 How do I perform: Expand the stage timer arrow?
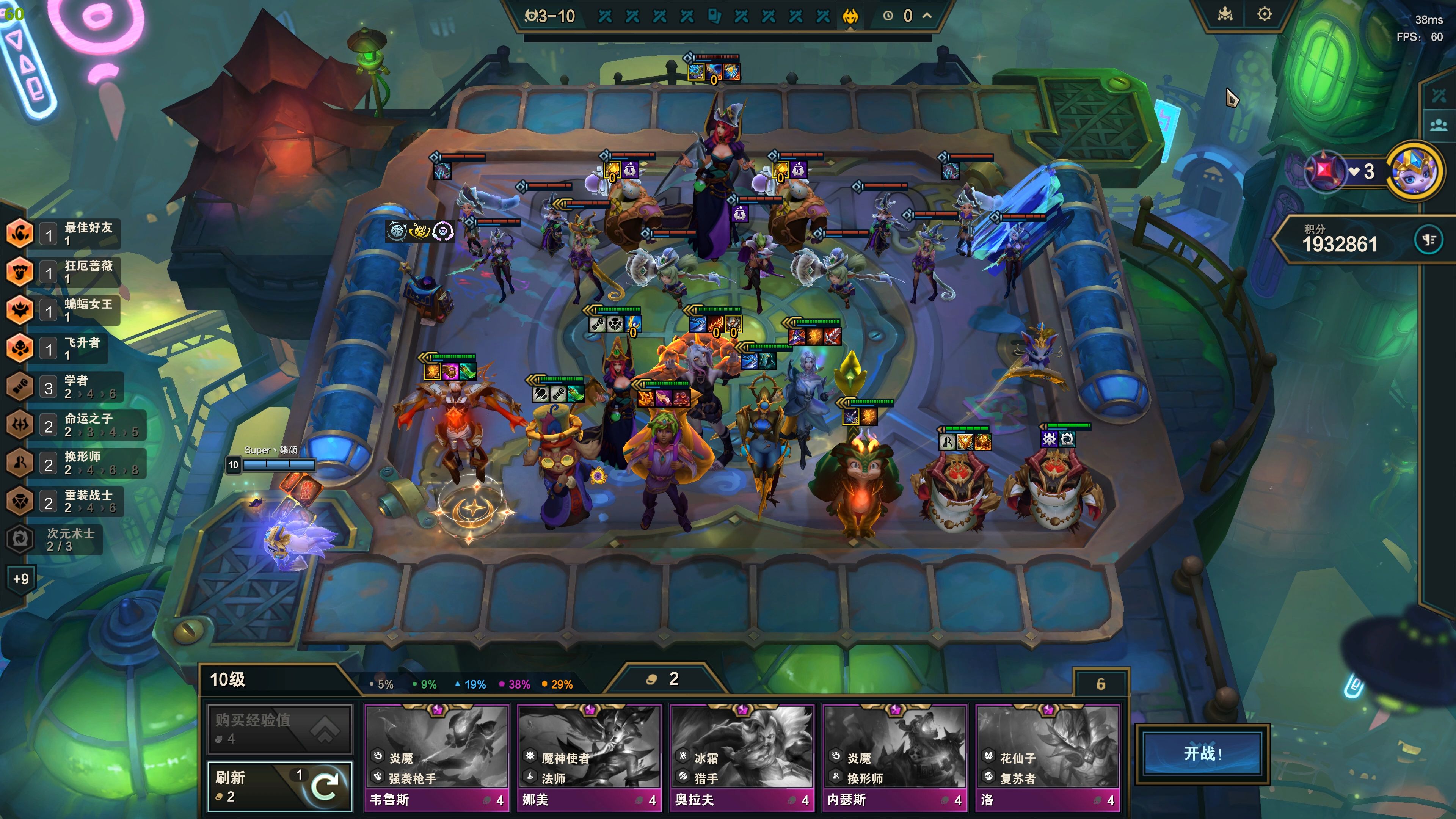927,16
